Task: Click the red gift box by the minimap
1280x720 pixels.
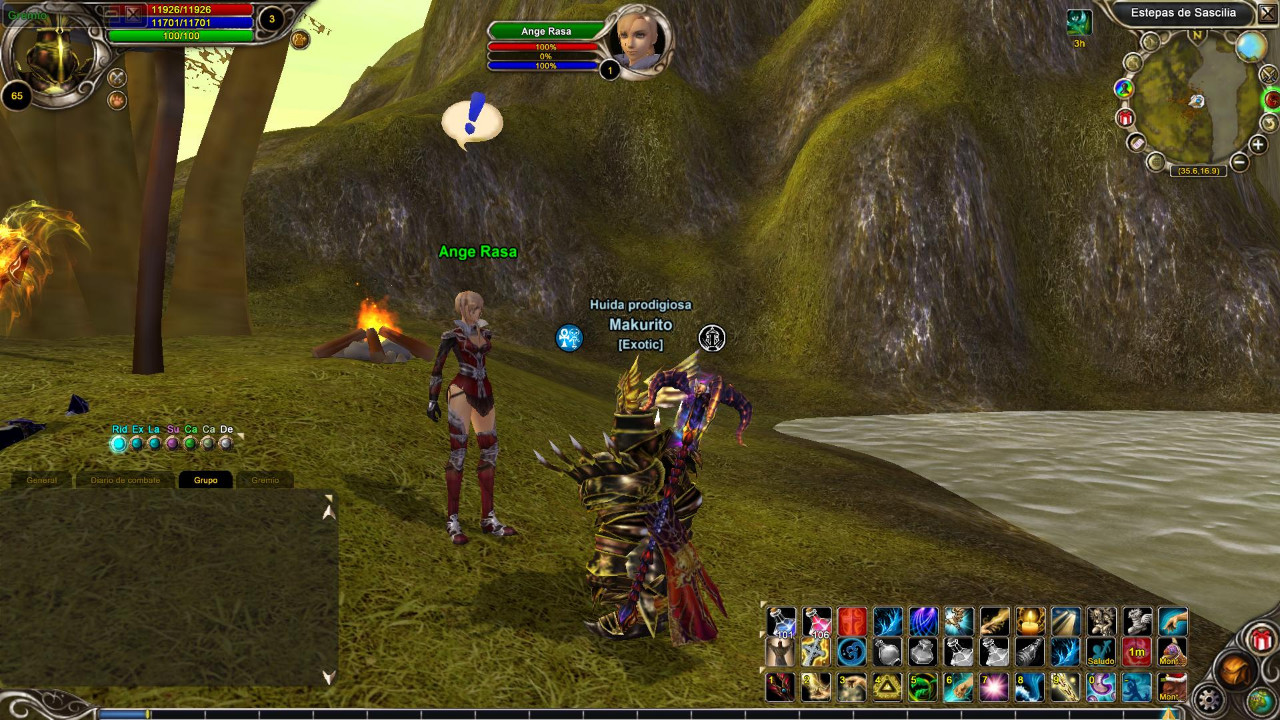Action: click(x=1125, y=118)
